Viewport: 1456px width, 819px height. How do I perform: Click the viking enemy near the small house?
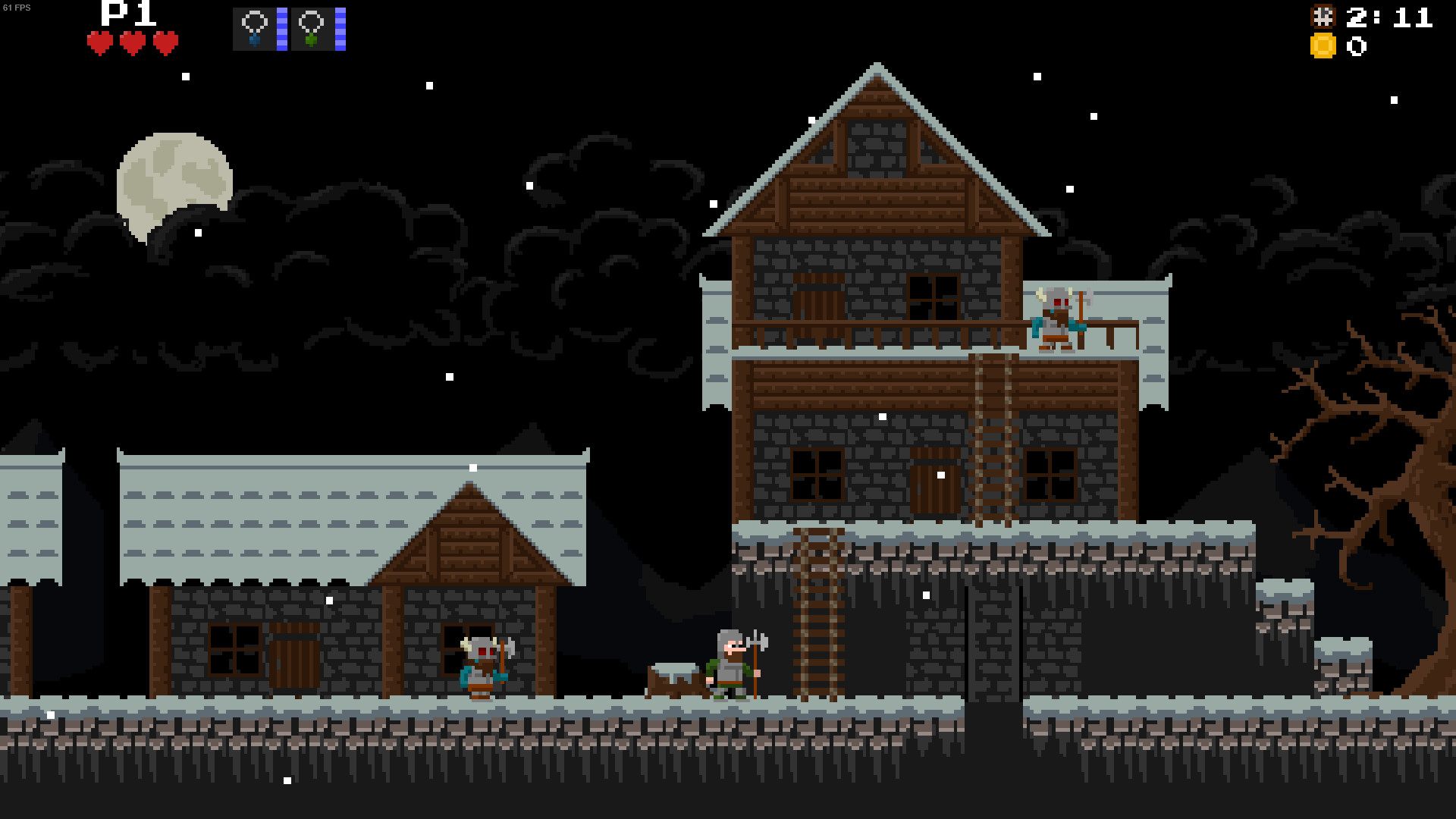pos(481,667)
